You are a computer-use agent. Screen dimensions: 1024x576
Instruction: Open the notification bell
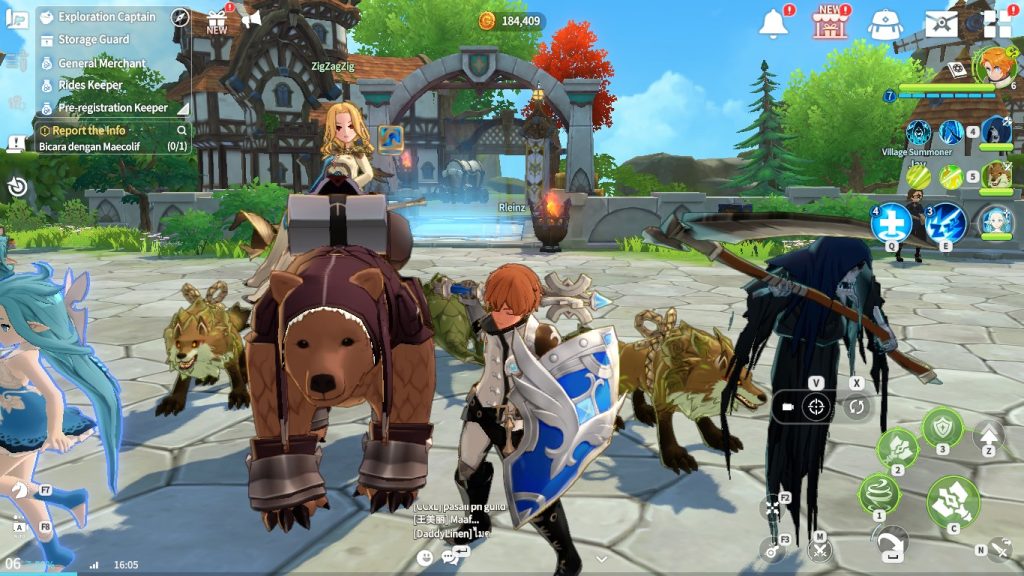[773, 24]
